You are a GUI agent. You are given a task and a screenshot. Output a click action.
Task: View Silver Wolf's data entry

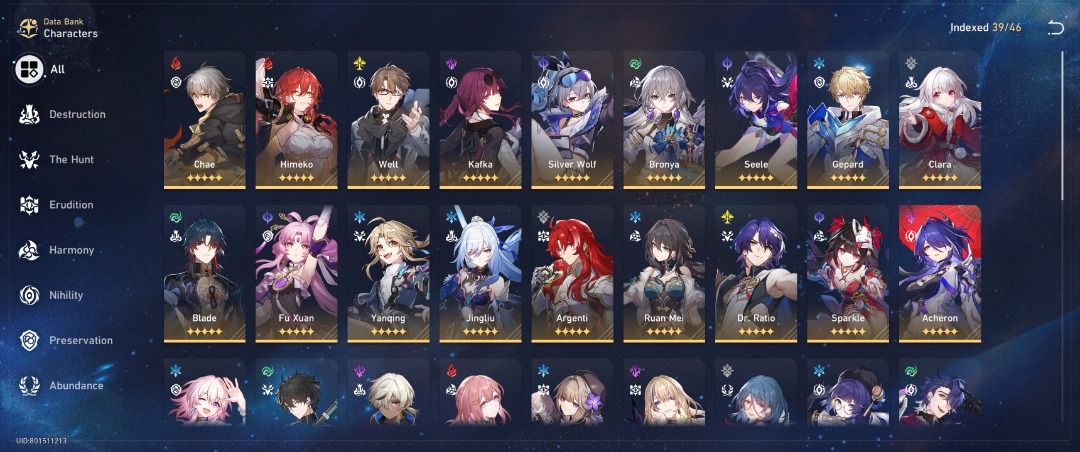coord(572,120)
